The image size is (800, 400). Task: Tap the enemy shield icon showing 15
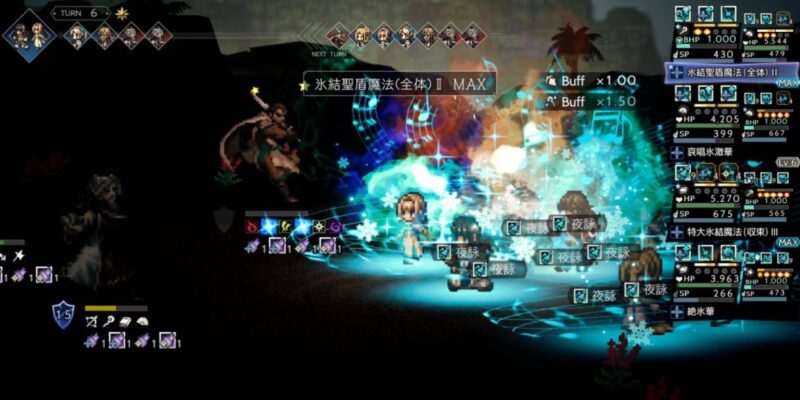point(63,317)
